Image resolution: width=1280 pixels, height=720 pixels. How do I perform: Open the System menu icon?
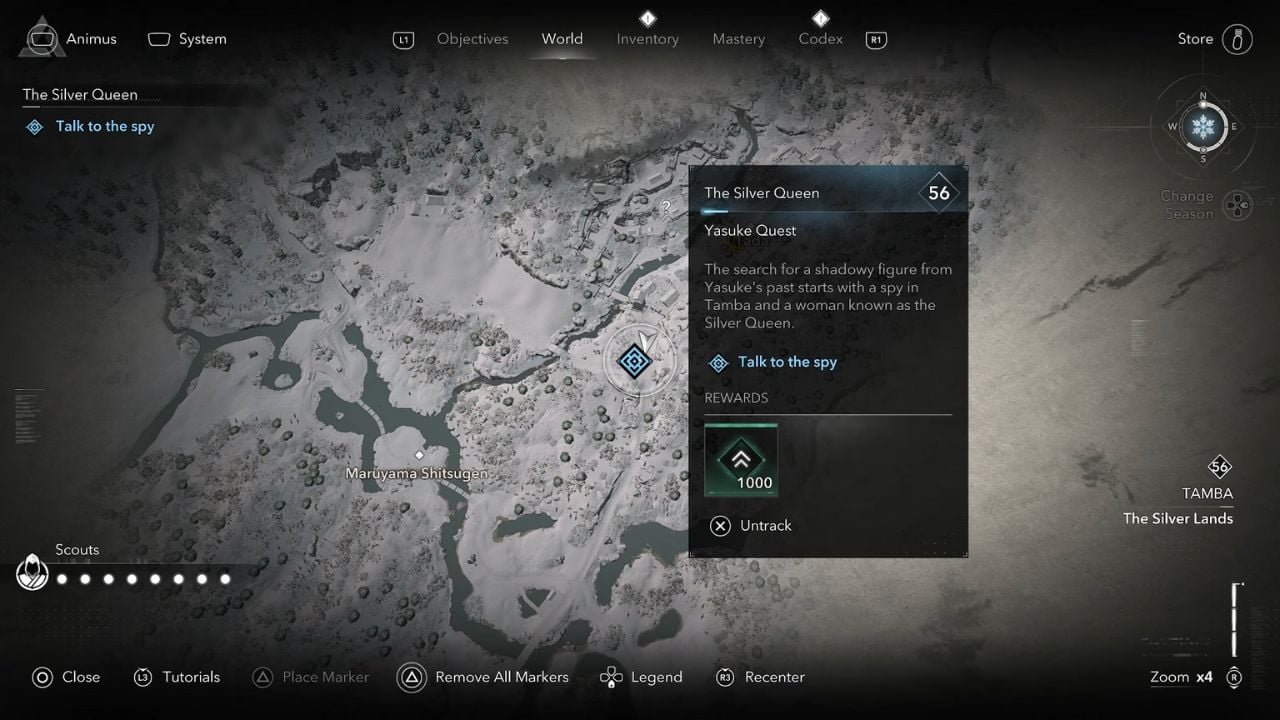click(158, 38)
